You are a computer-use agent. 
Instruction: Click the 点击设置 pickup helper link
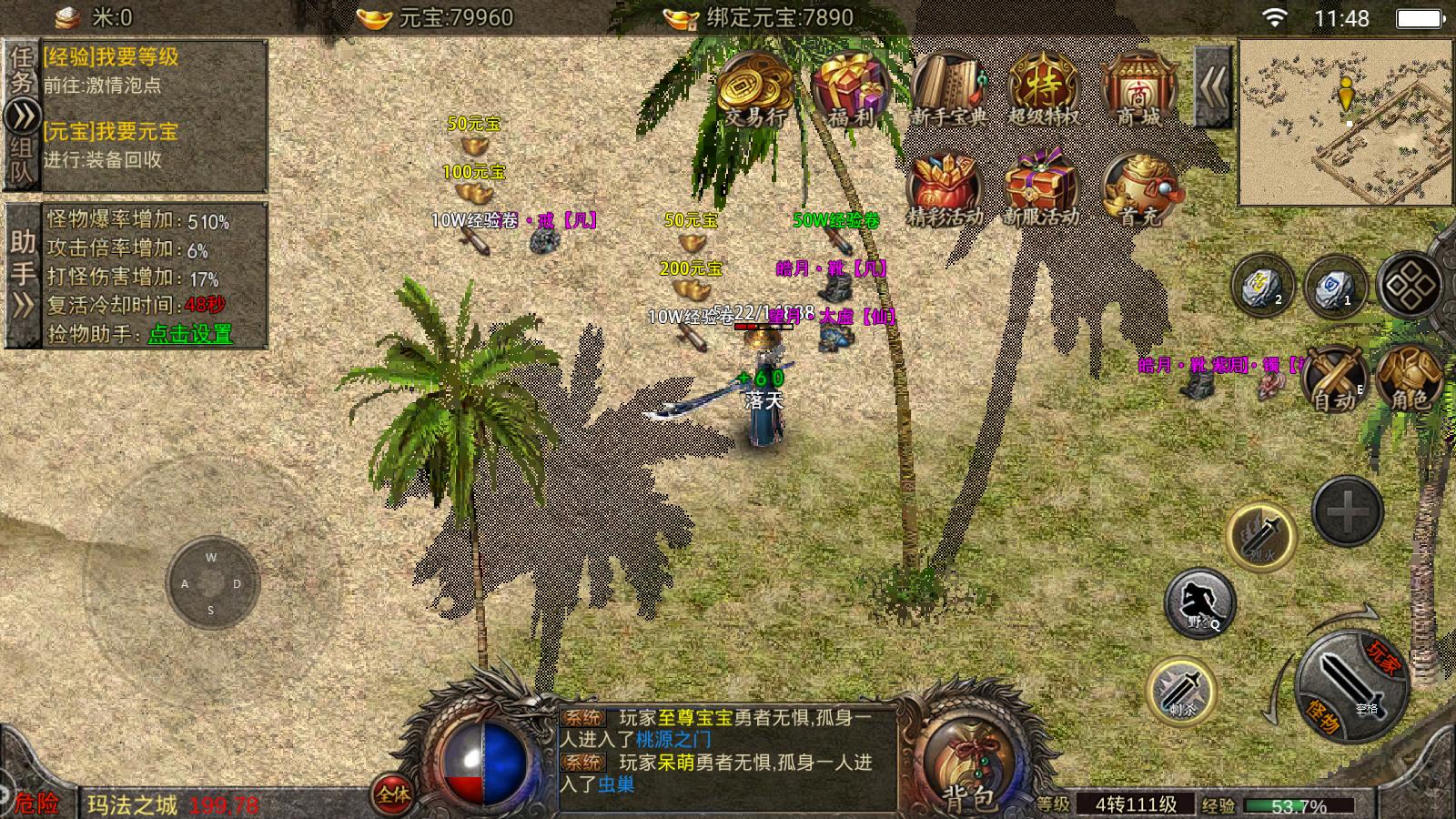(x=190, y=334)
